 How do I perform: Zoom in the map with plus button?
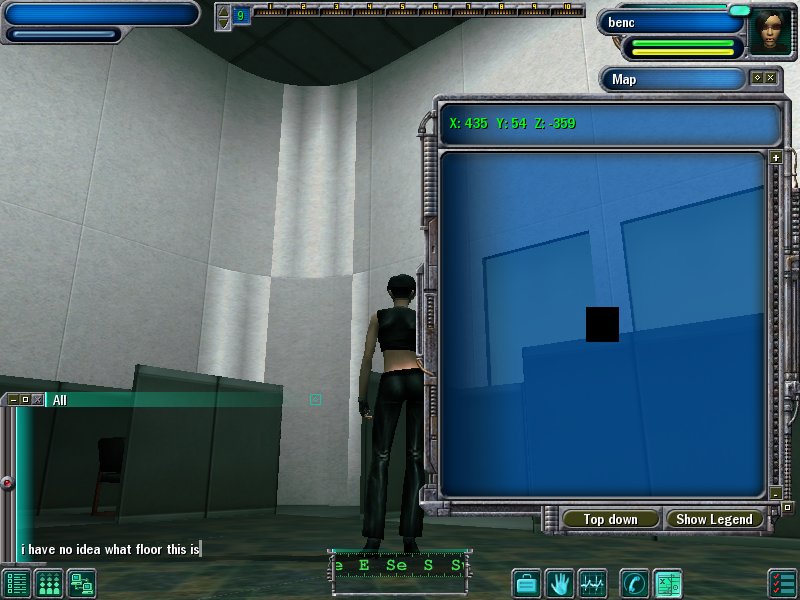click(x=775, y=157)
